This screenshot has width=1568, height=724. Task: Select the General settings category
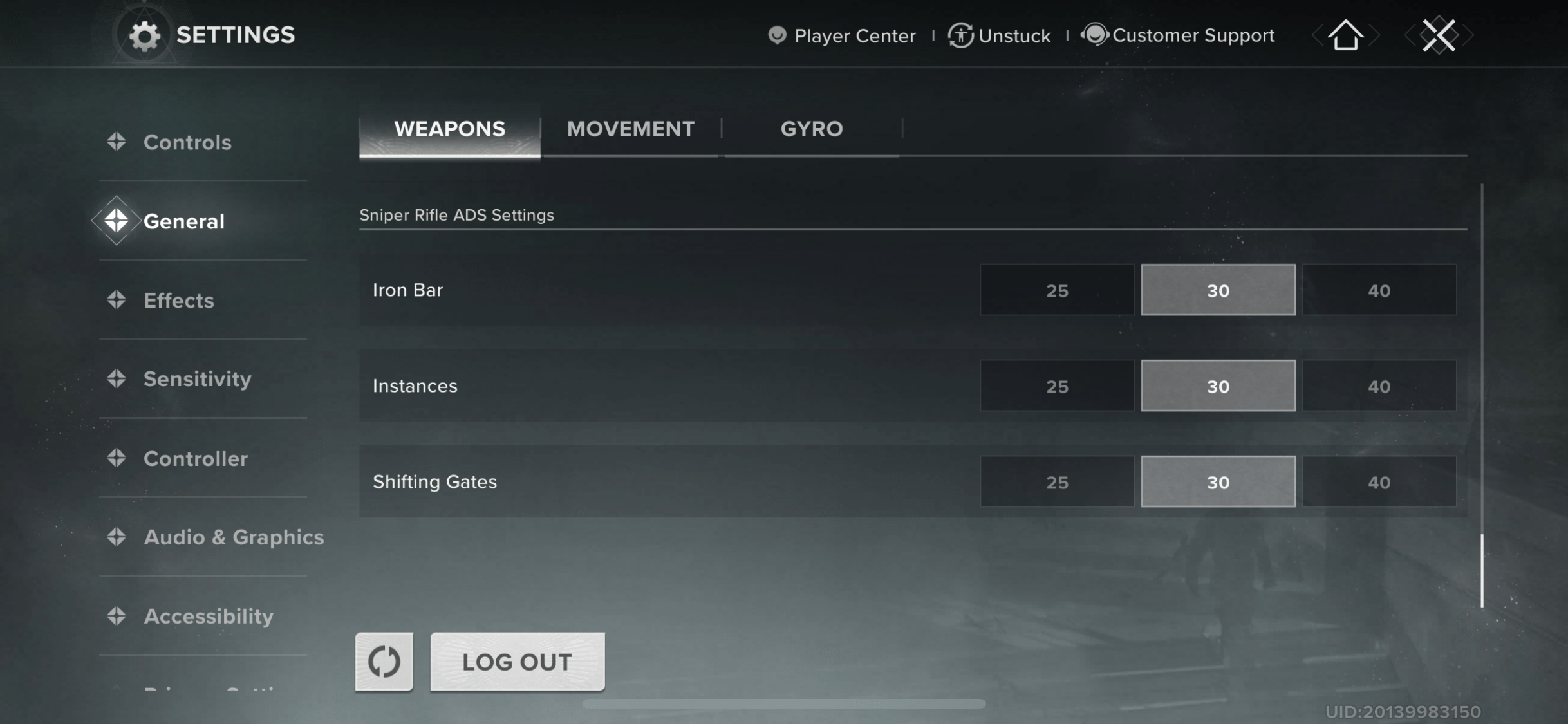pyautogui.click(x=183, y=221)
